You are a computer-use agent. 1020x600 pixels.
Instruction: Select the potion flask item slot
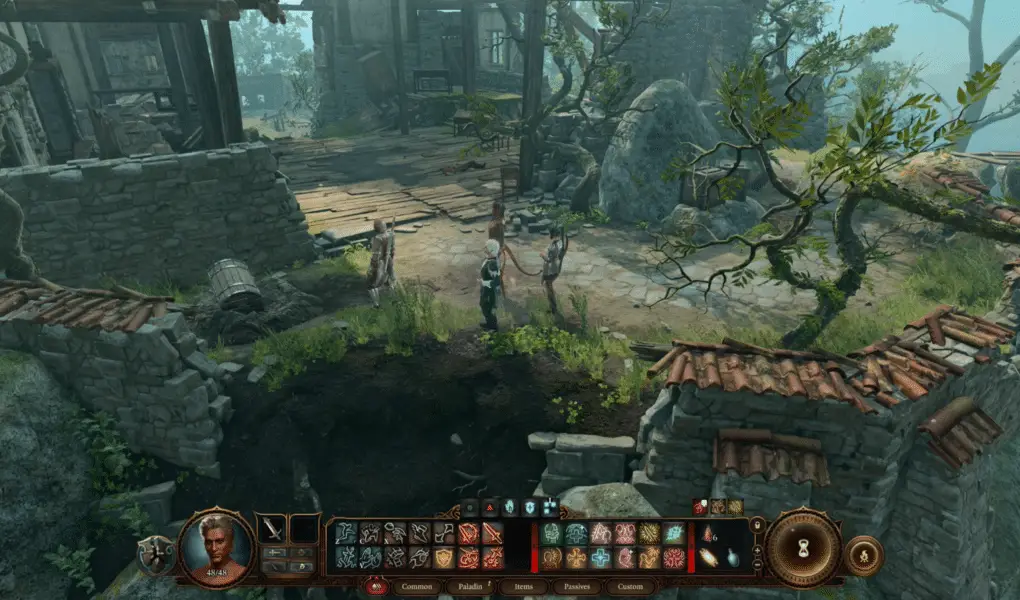tap(732, 558)
